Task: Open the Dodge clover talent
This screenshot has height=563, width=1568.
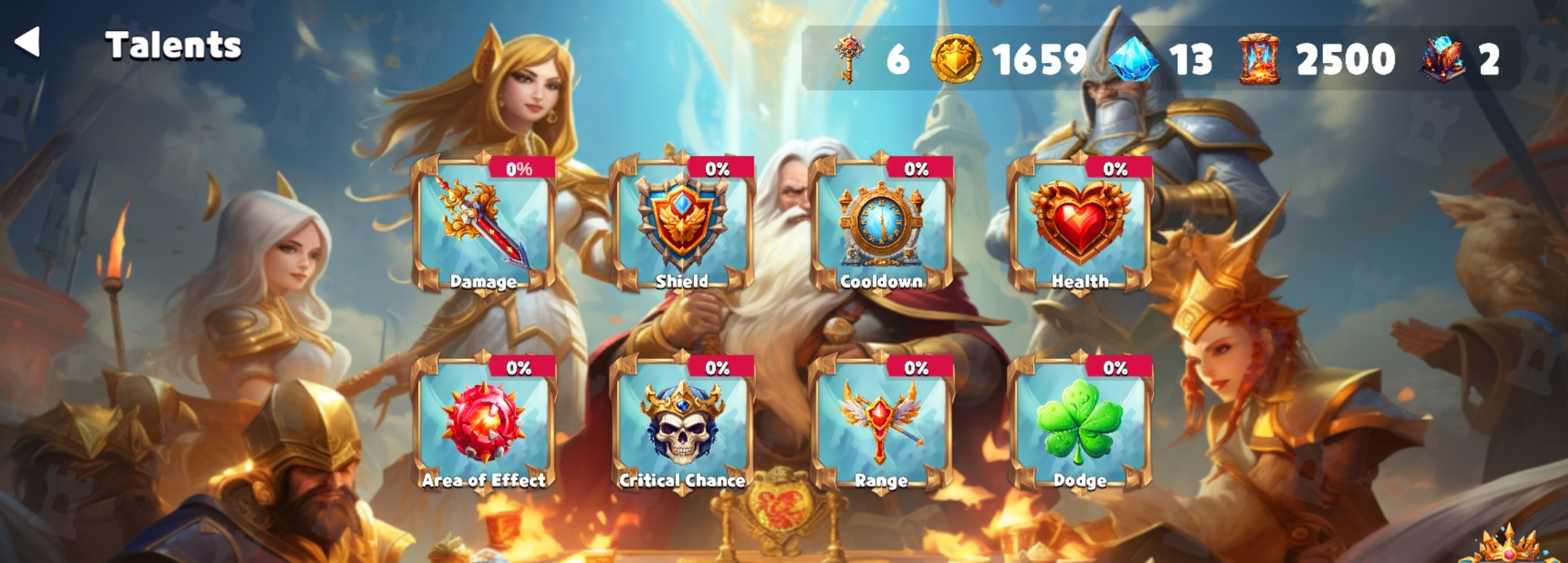Action: [1079, 423]
